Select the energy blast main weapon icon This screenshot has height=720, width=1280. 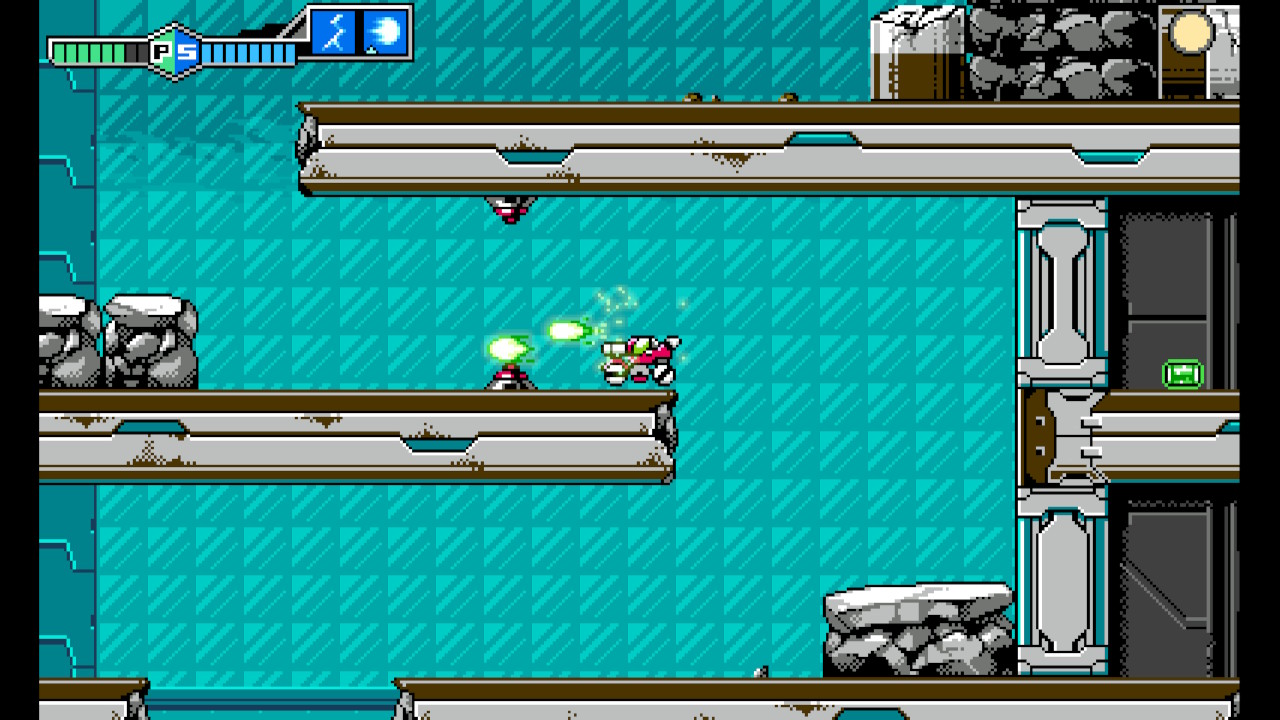pyautogui.click(x=384, y=33)
